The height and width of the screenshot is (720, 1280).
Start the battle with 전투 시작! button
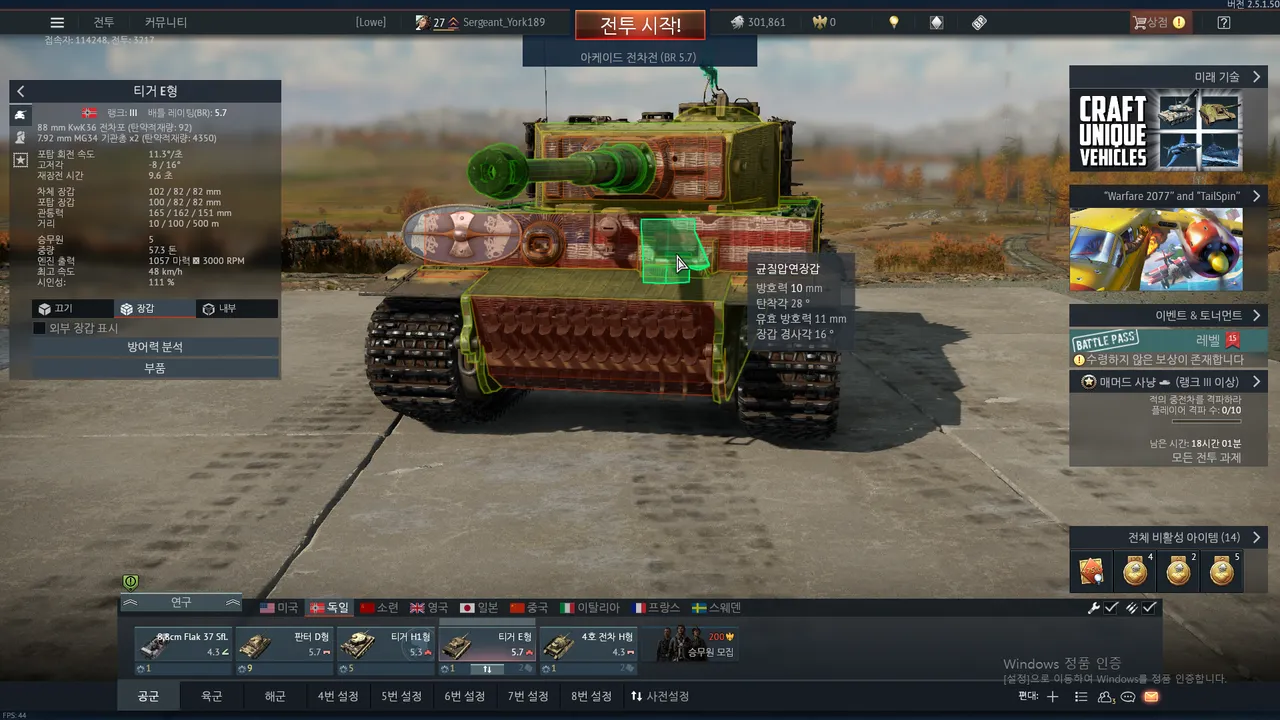(640, 25)
